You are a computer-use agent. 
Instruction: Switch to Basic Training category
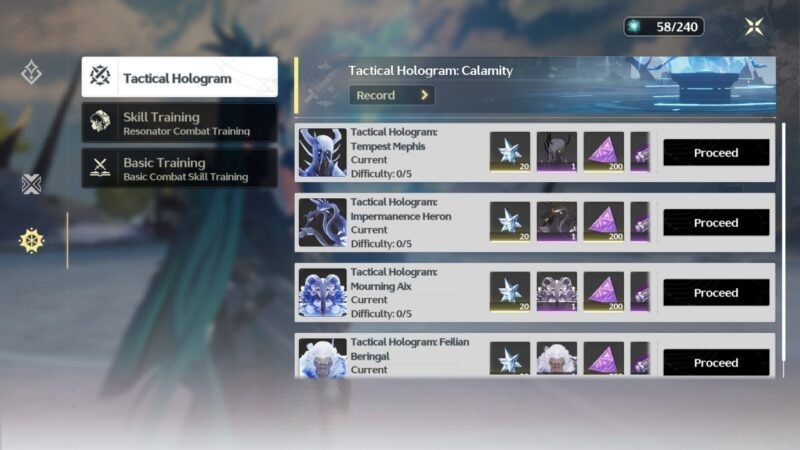180,168
